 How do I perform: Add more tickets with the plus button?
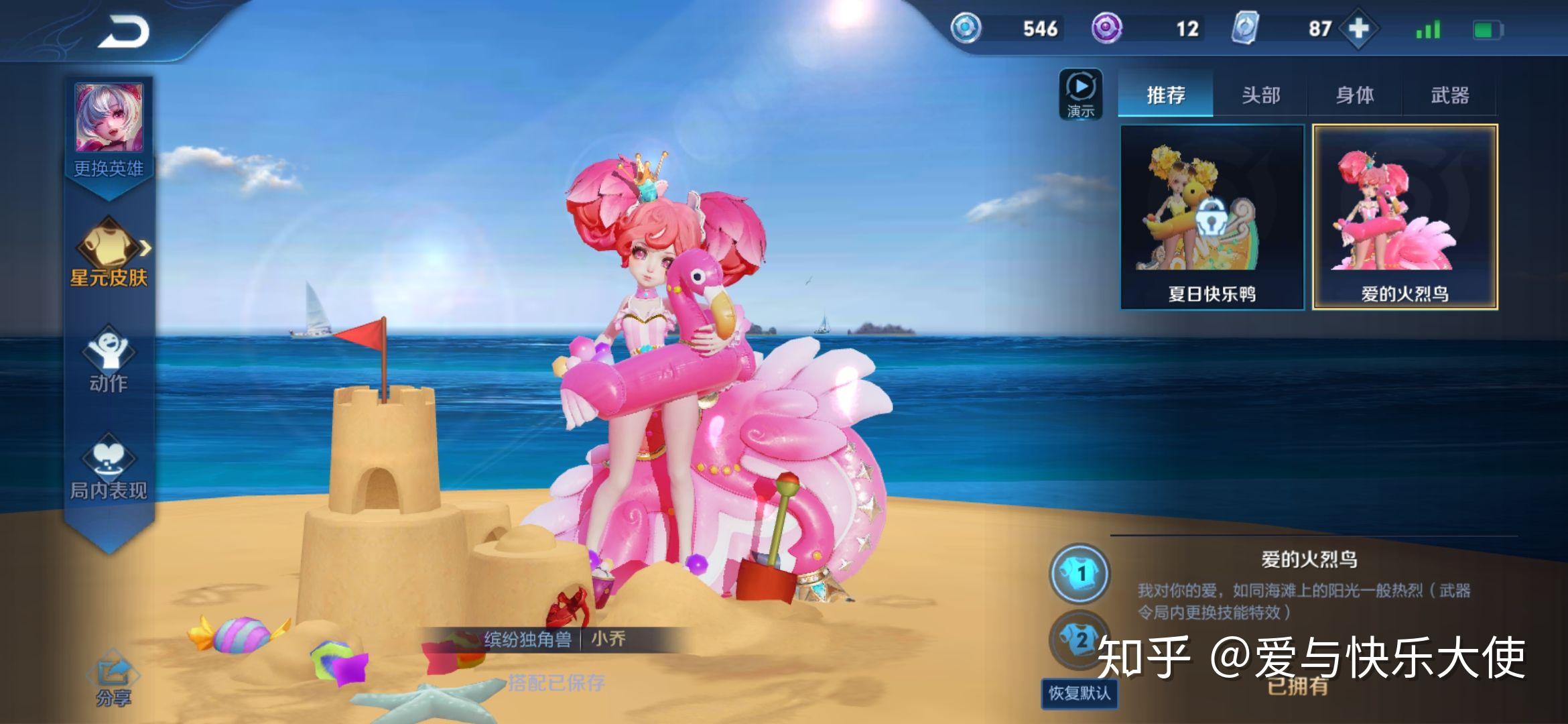[1358, 29]
